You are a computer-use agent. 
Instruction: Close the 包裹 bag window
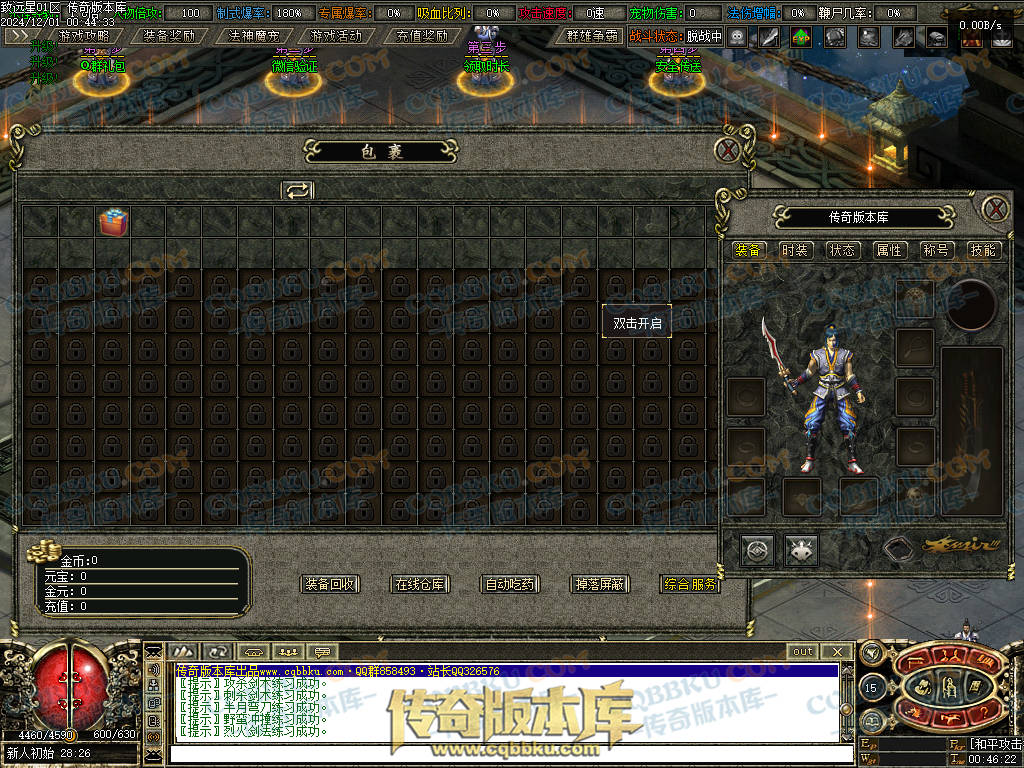tap(728, 151)
